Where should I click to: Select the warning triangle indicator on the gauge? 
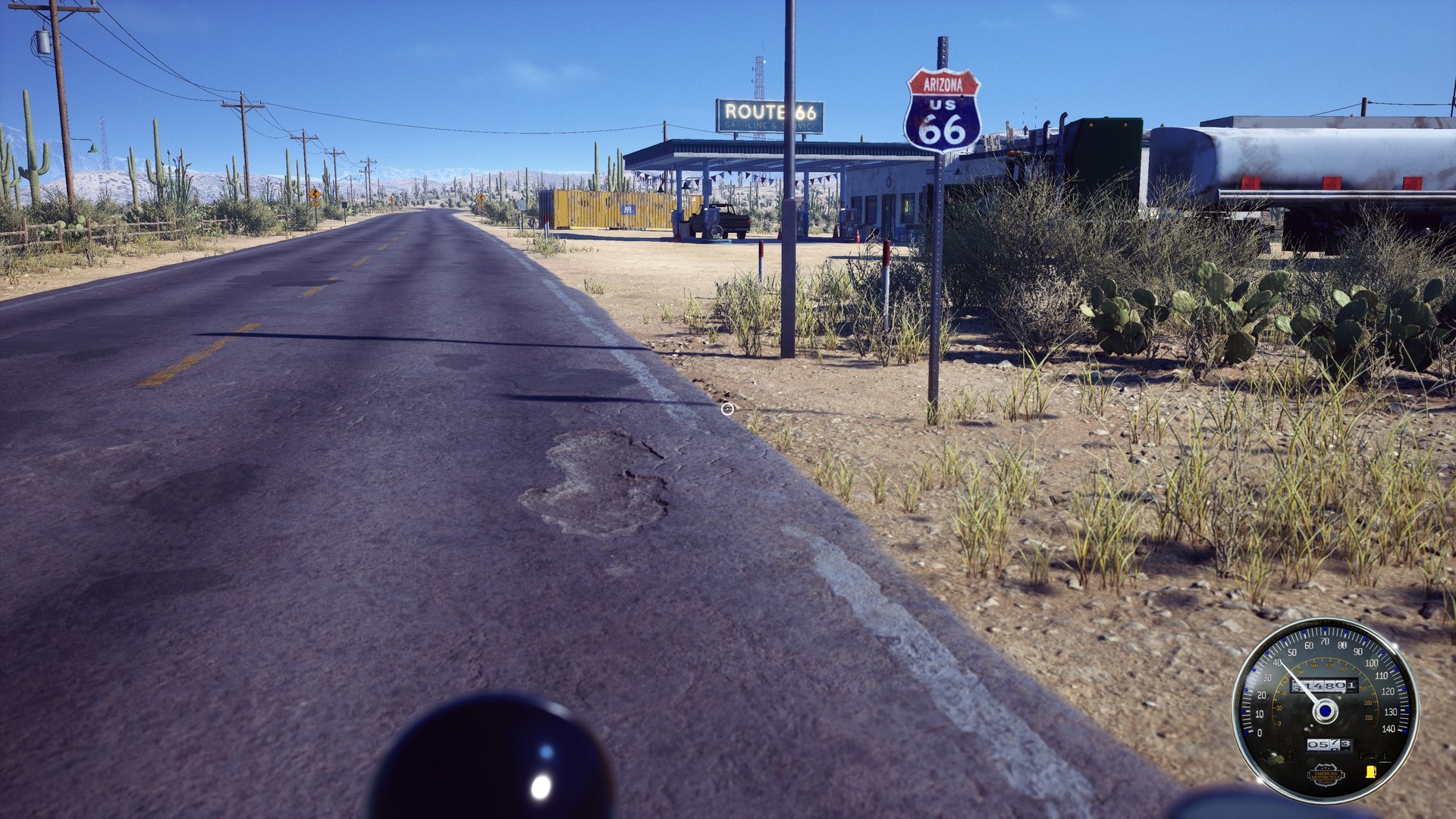[x=1385, y=757]
